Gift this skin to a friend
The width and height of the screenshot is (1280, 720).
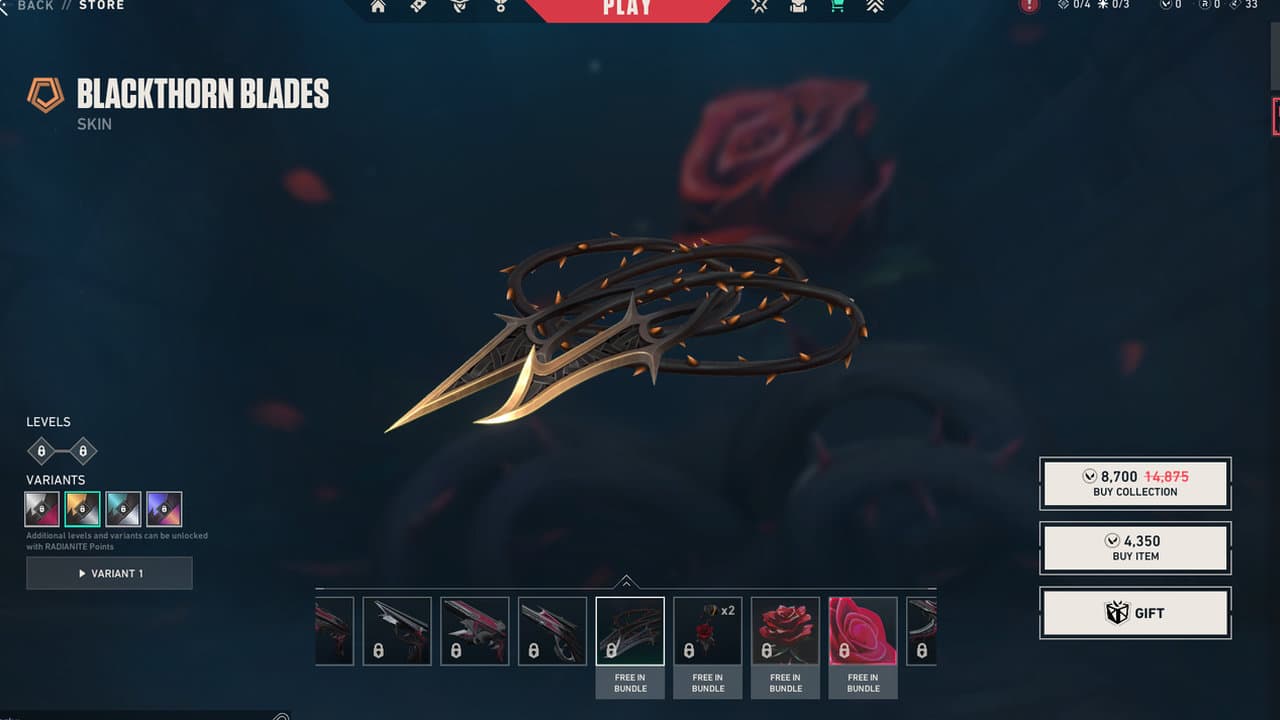[x=1135, y=613]
